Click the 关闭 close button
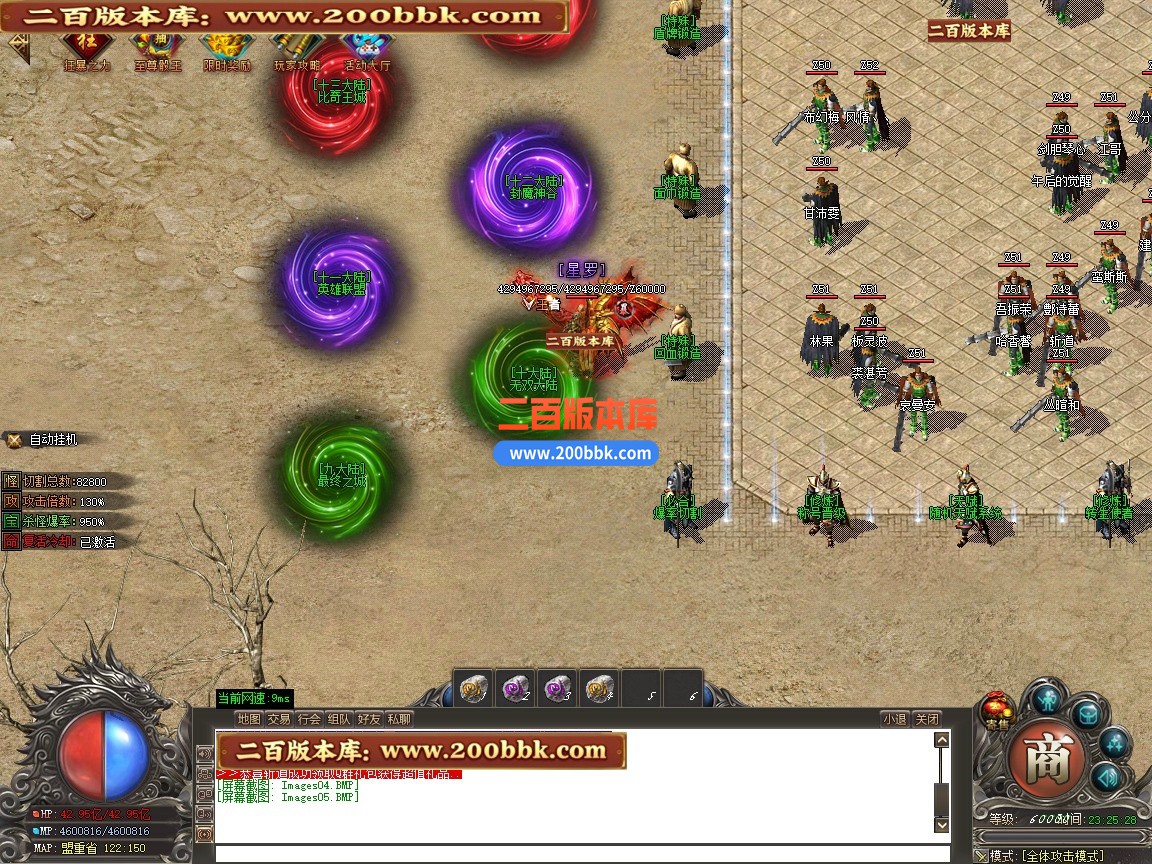 click(x=927, y=718)
